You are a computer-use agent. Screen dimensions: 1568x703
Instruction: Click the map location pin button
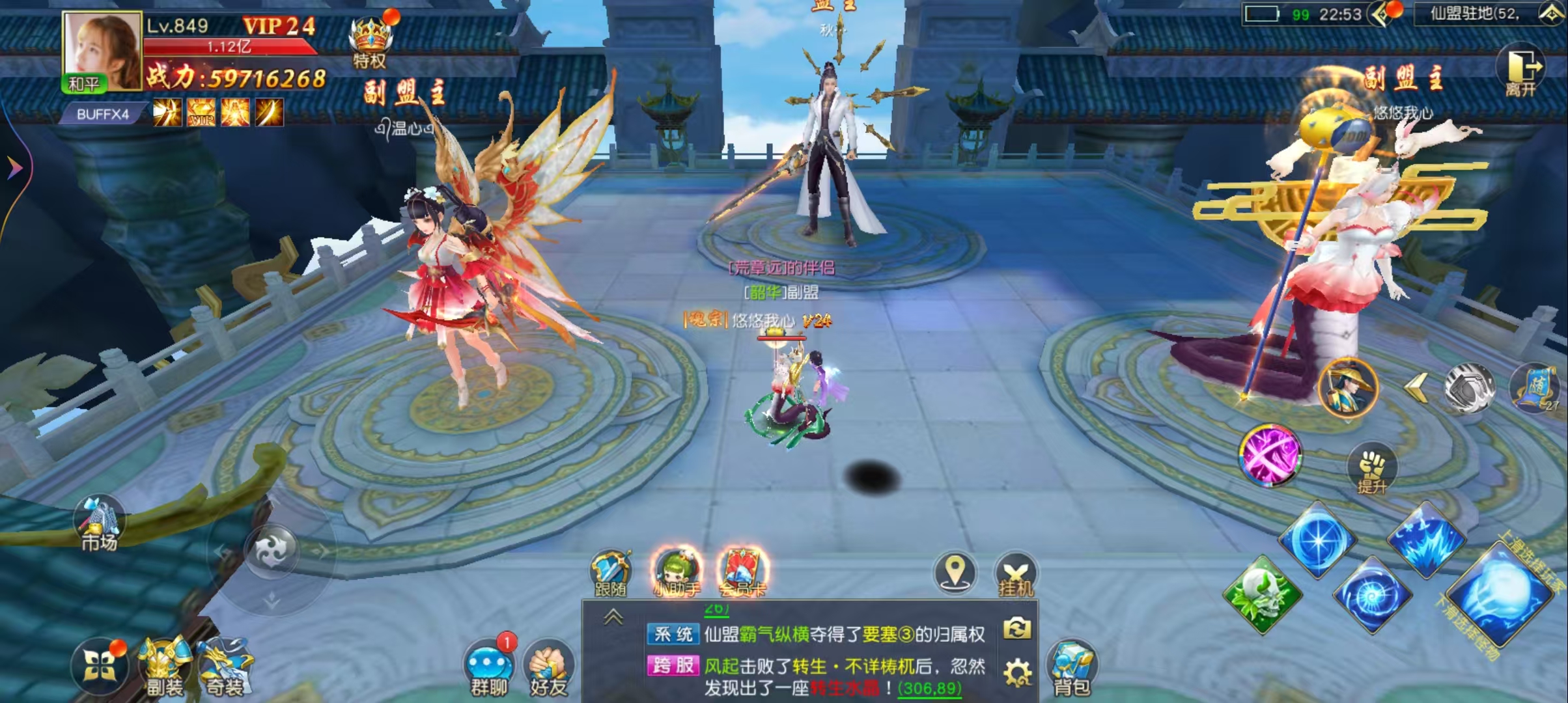click(955, 573)
